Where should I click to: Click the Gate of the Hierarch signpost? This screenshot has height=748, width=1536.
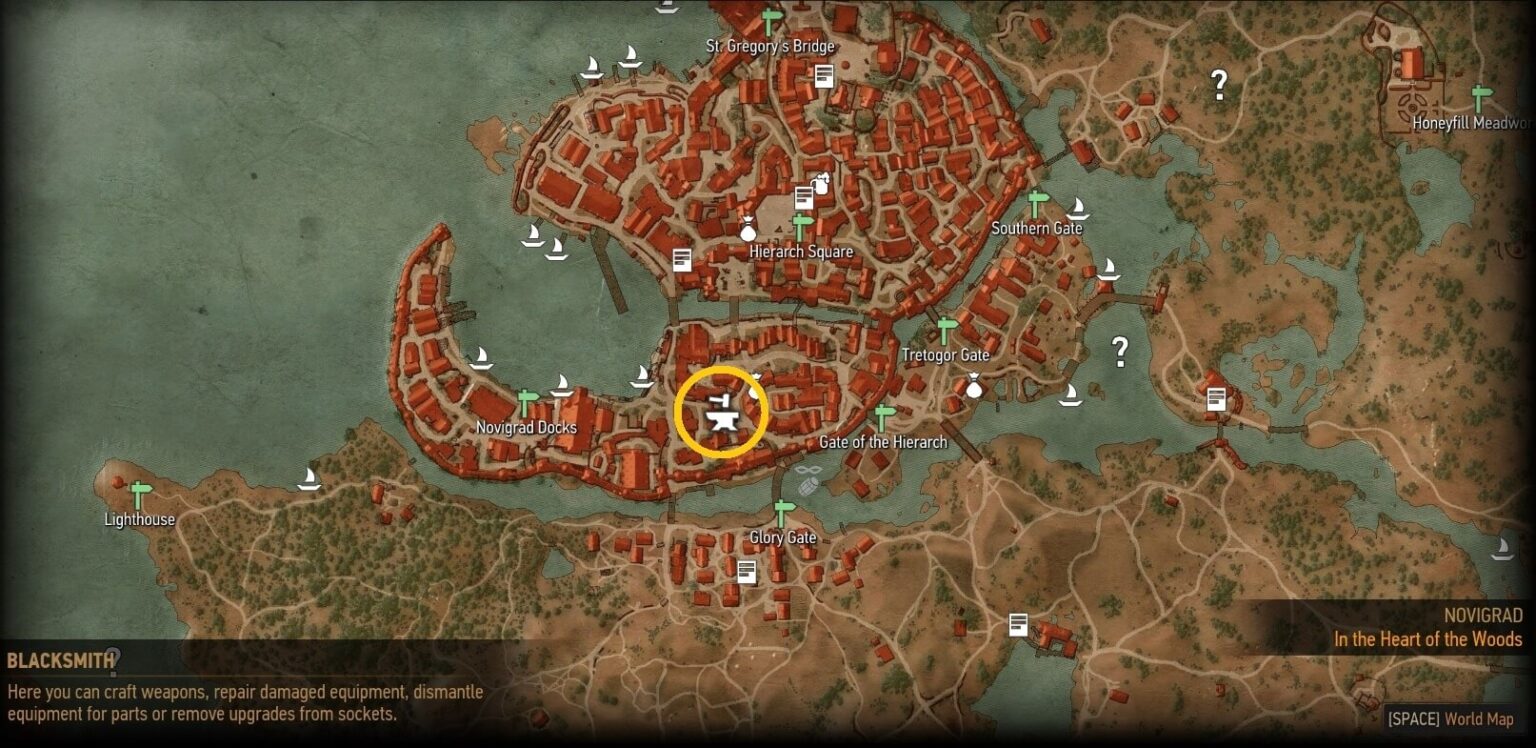click(880, 416)
